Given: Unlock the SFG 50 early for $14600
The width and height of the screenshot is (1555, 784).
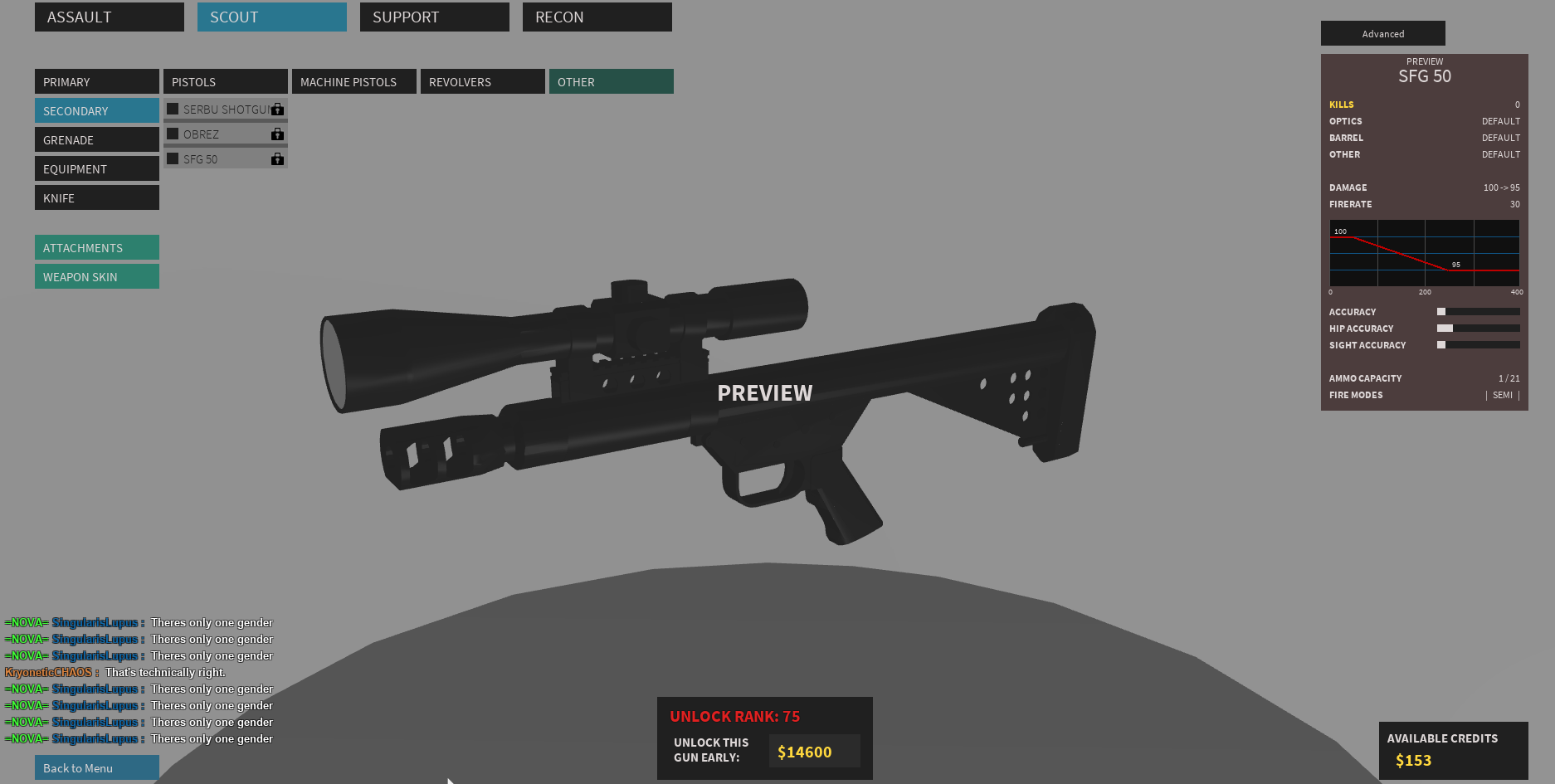Looking at the screenshot, I should coord(813,752).
